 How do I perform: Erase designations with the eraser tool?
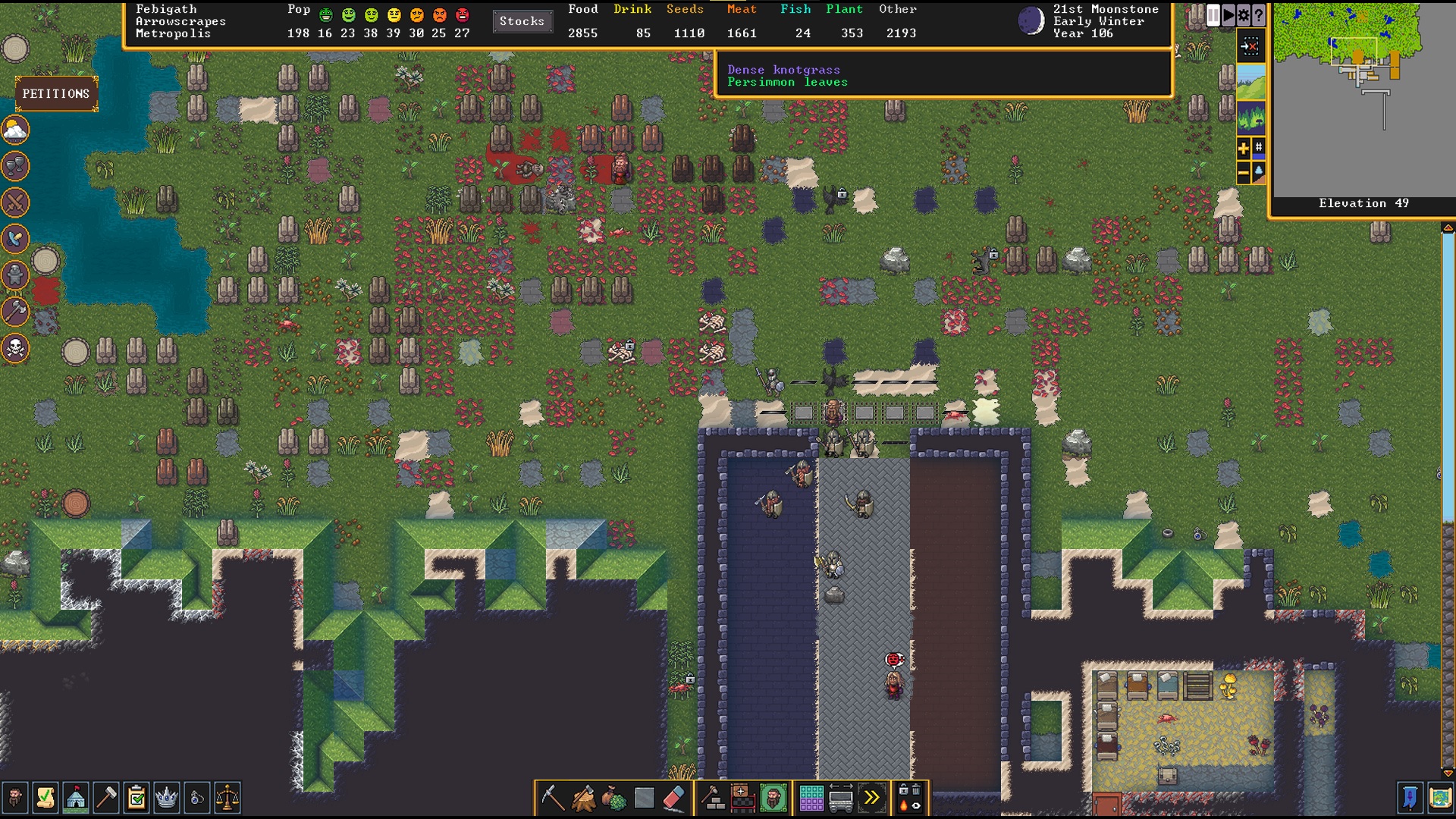click(673, 797)
